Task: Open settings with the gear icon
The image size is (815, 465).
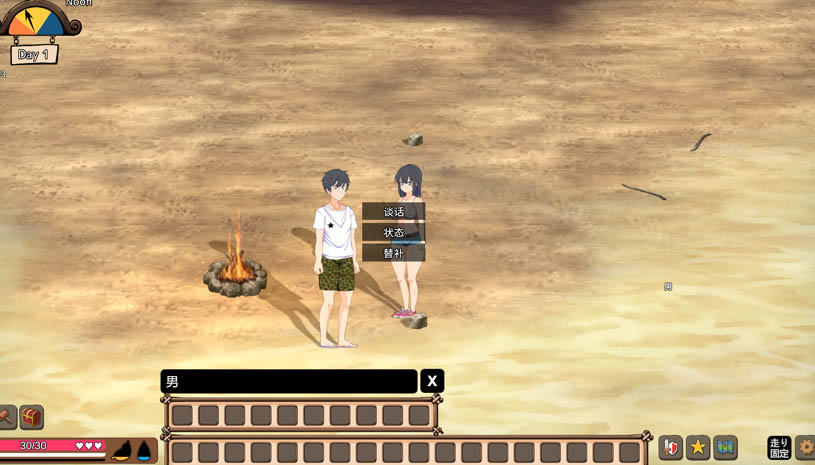Action: (806, 448)
